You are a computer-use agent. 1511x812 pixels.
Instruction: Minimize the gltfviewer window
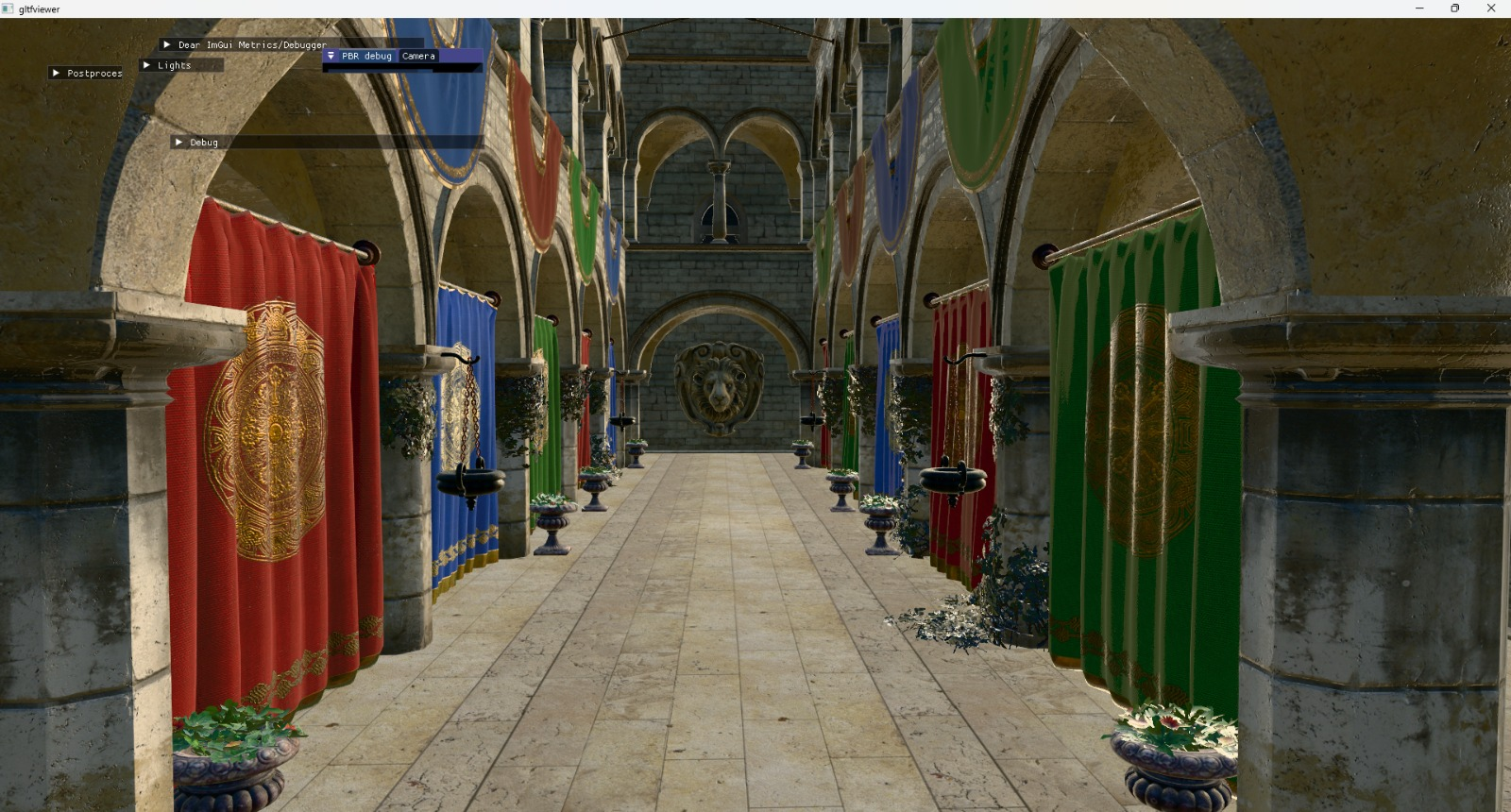(1418, 8)
